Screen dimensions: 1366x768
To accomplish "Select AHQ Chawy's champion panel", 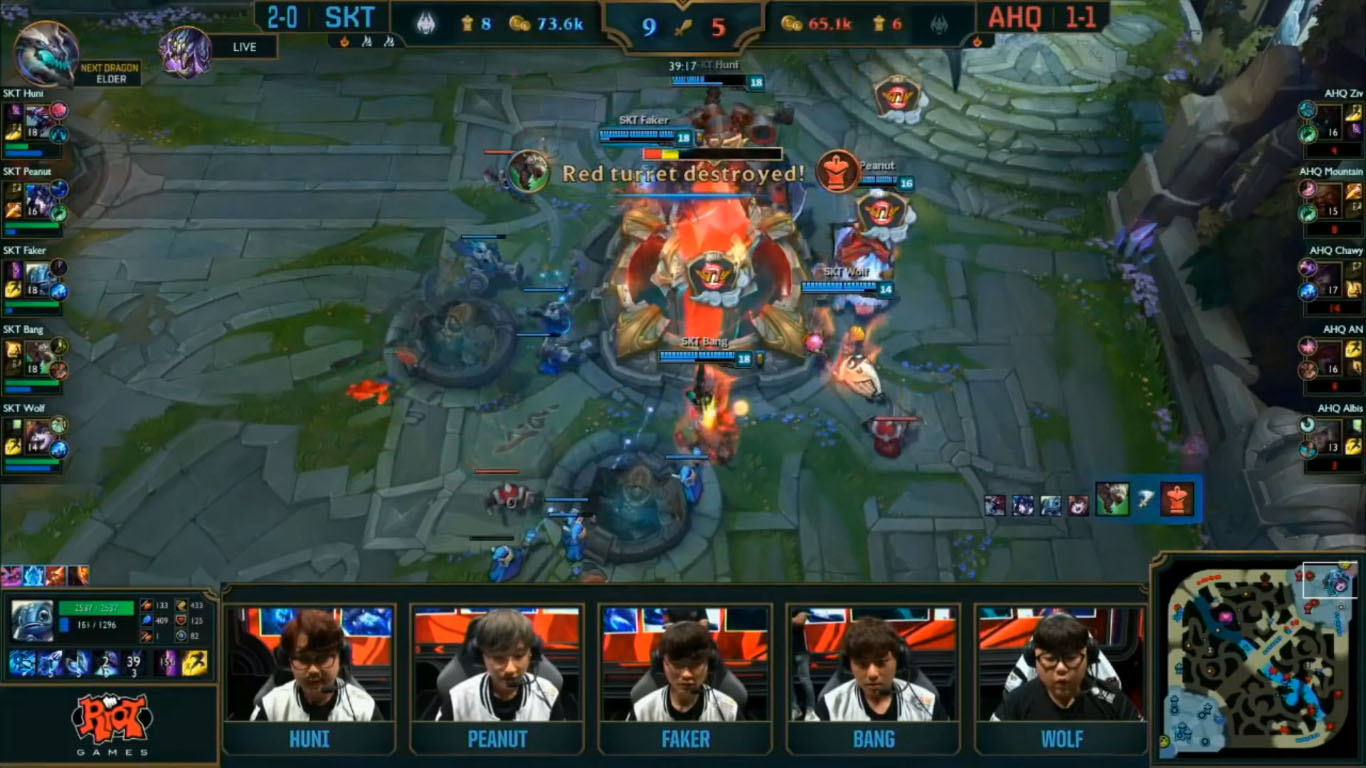I will (1330, 281).
